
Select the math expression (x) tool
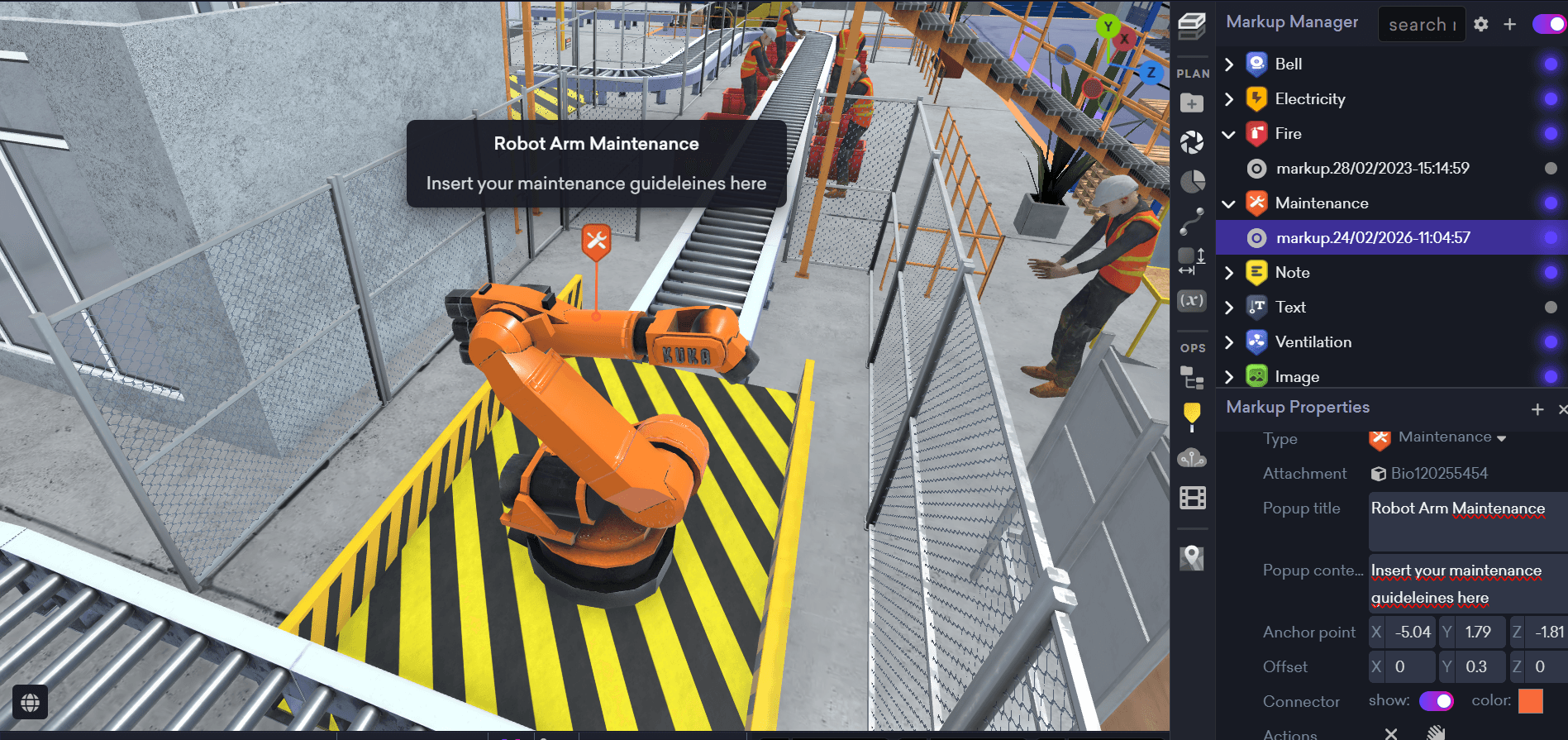click(x=1192, y=301)
